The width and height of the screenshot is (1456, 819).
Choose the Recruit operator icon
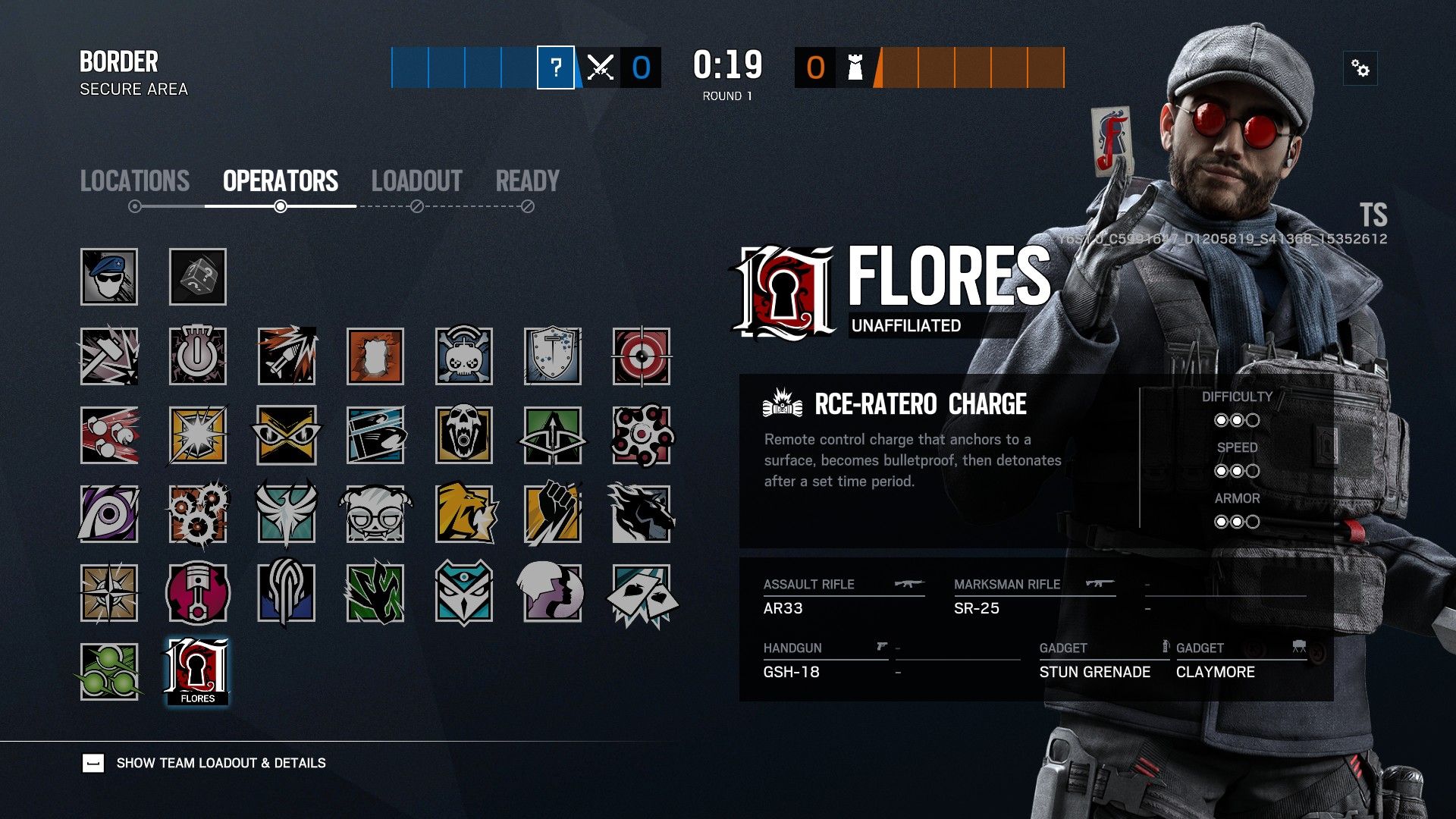coord(108,277)
